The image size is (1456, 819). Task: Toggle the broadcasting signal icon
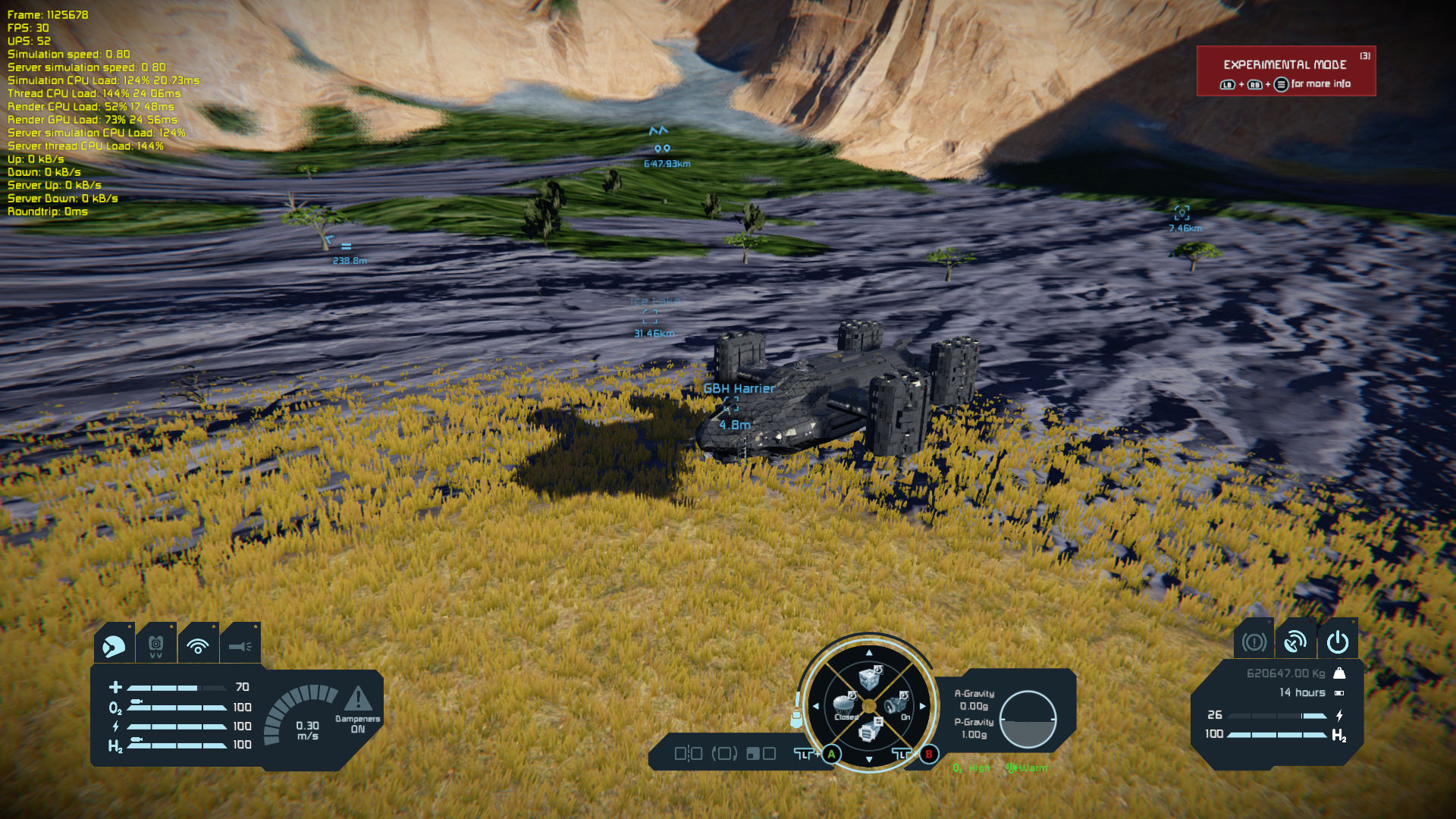[198, 646]
